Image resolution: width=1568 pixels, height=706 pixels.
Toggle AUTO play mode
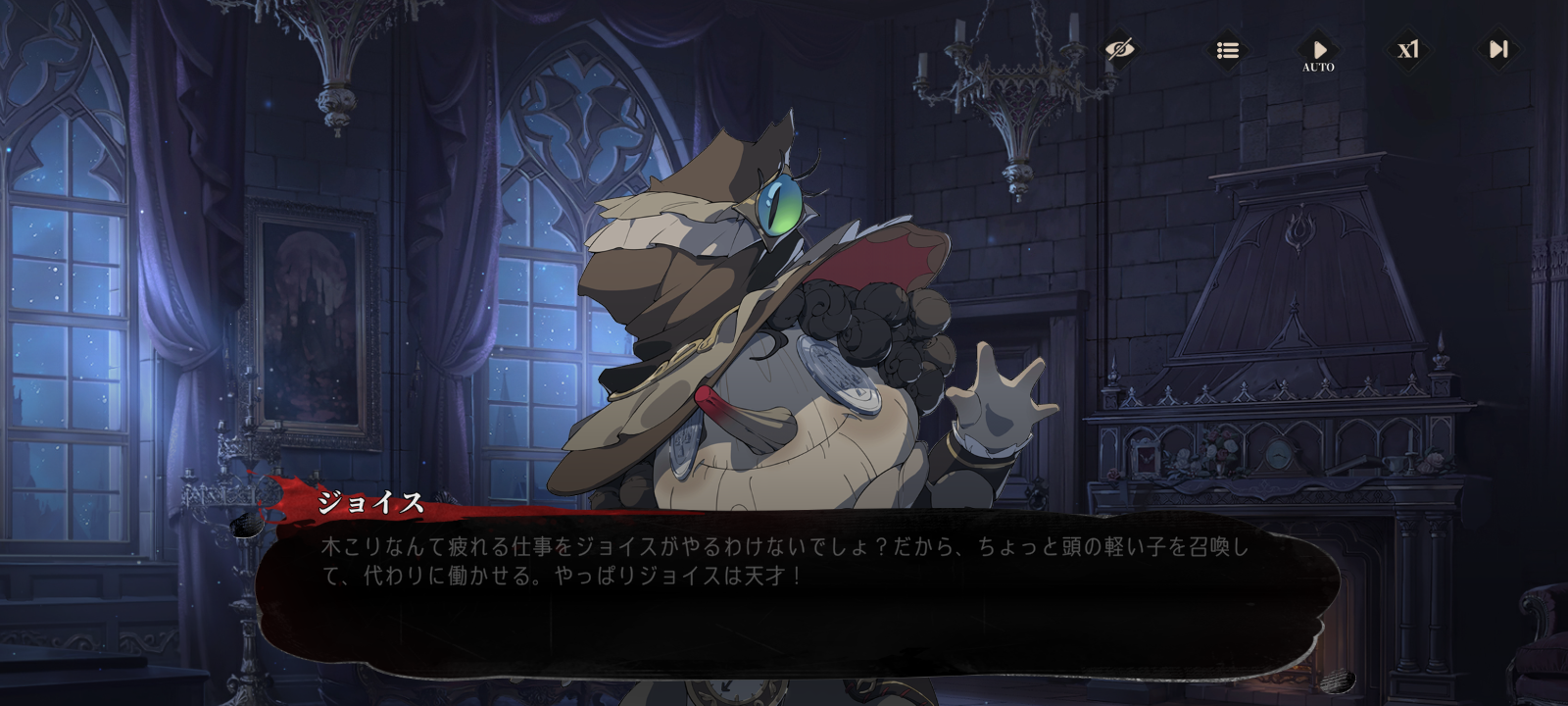click(x=1318, y=51)
